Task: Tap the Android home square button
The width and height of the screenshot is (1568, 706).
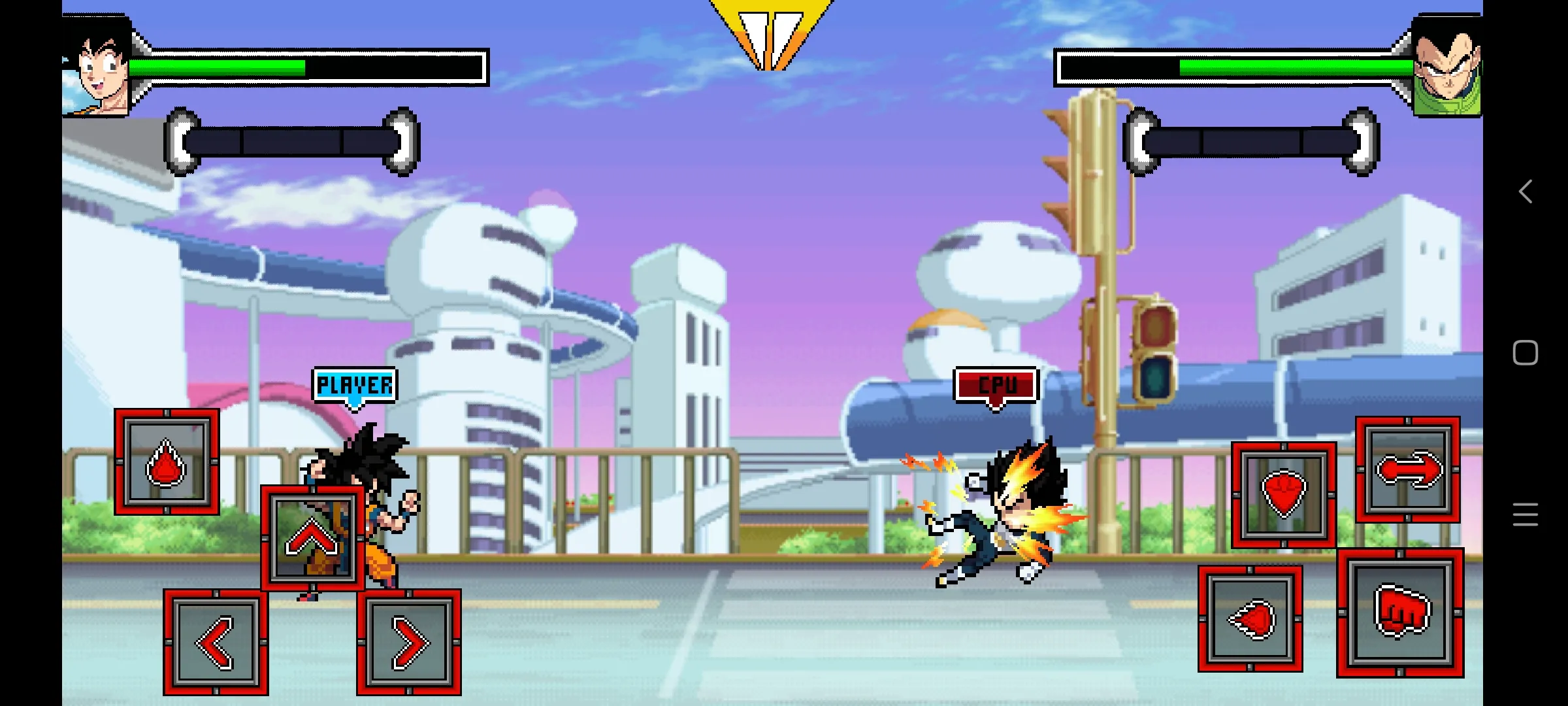Action: pyautogui.click(x=1525, y=353)
